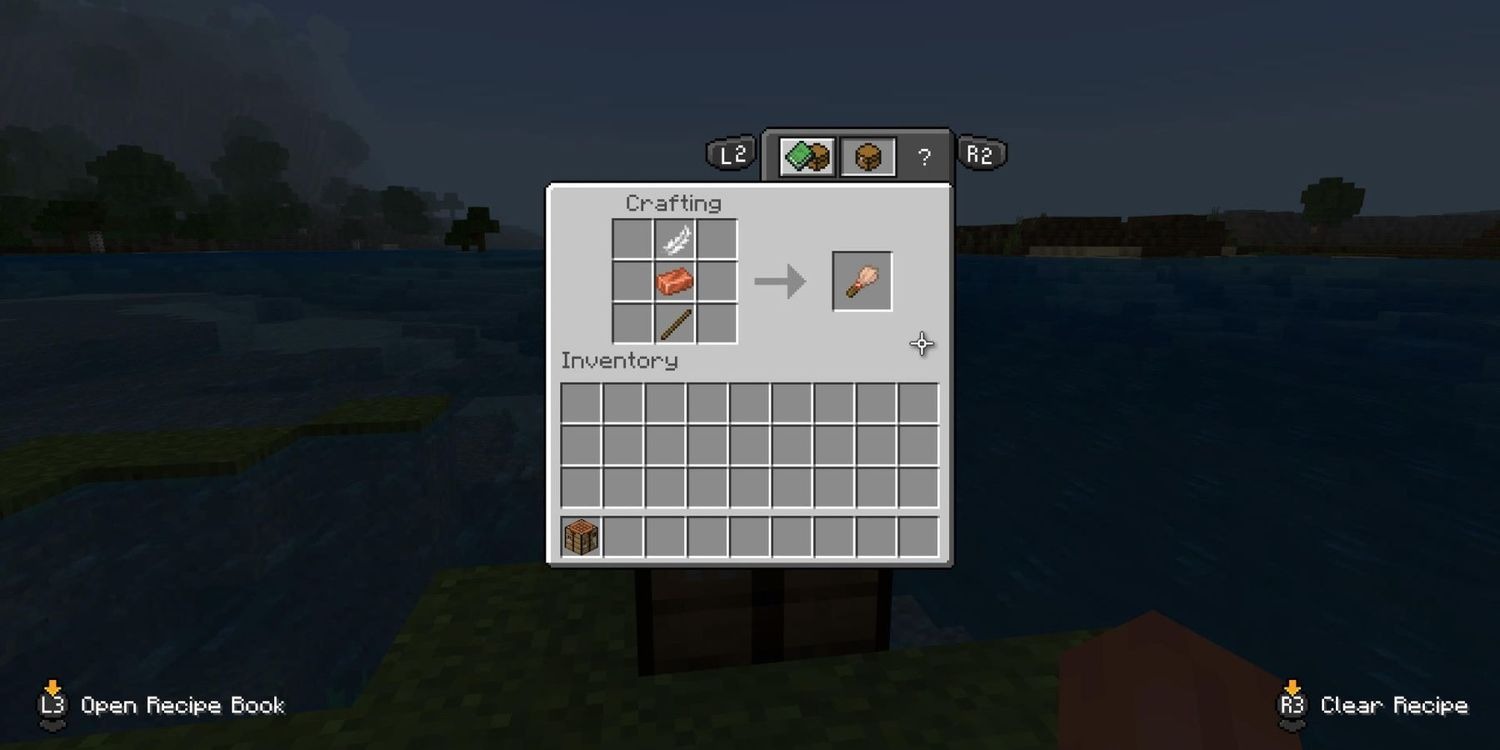Click the empty hotbar slot beside crafting table
Screen dimensions: 1500x750
(x=622, y=535)
